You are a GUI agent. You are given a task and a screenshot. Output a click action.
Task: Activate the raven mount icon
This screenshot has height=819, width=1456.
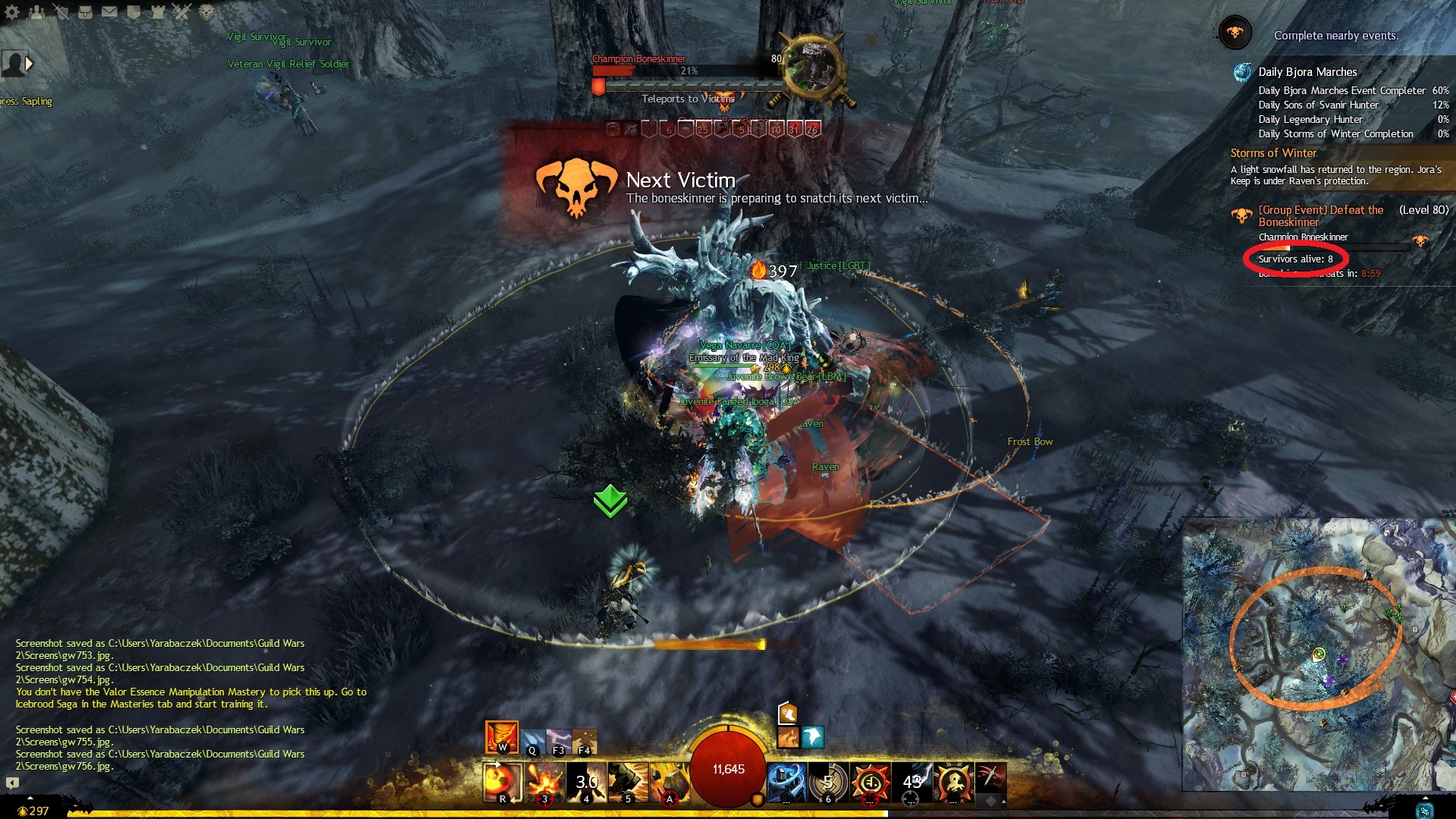pyautogui.click(x=813, y=736)
